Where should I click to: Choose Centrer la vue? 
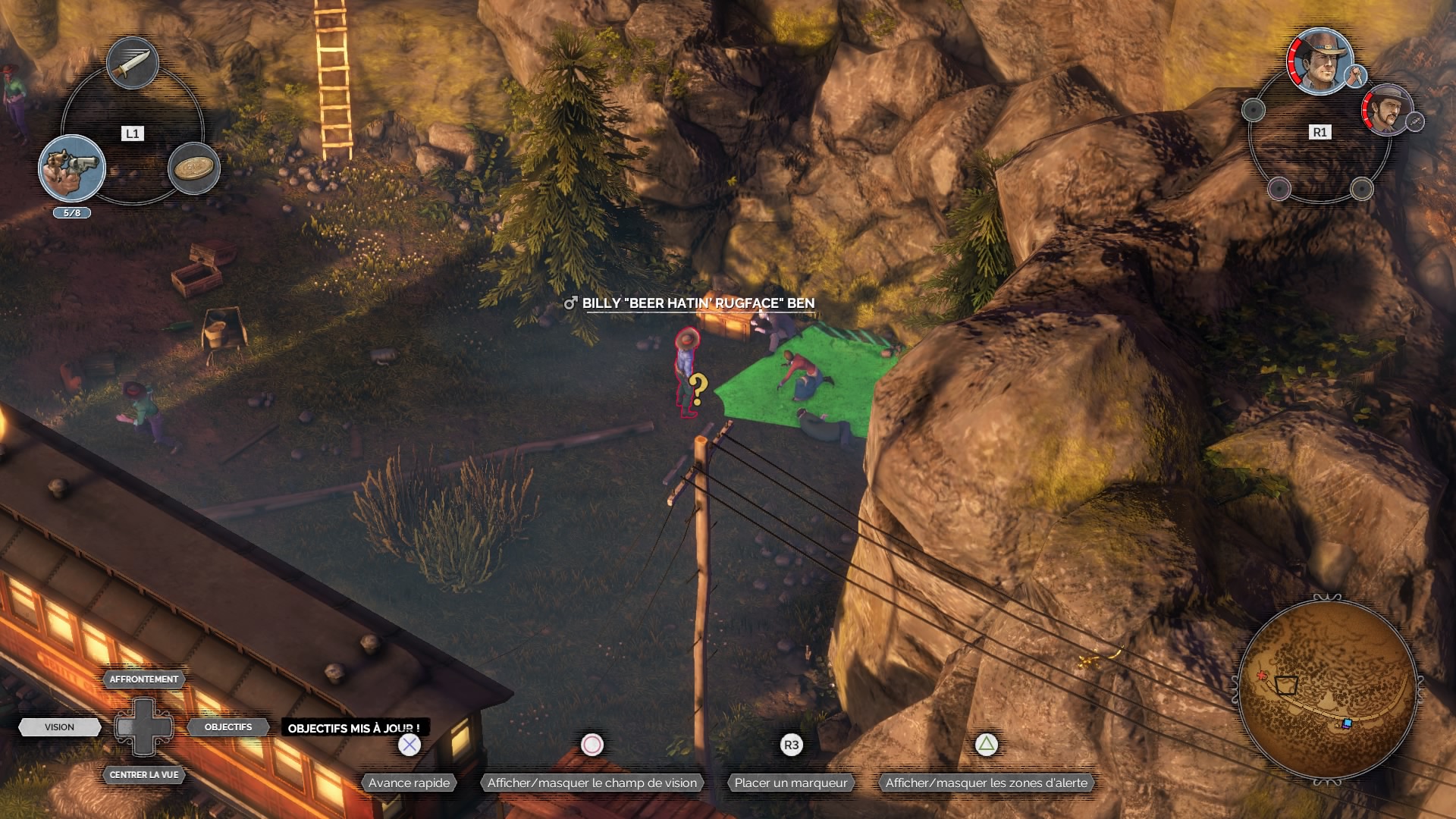143,775
